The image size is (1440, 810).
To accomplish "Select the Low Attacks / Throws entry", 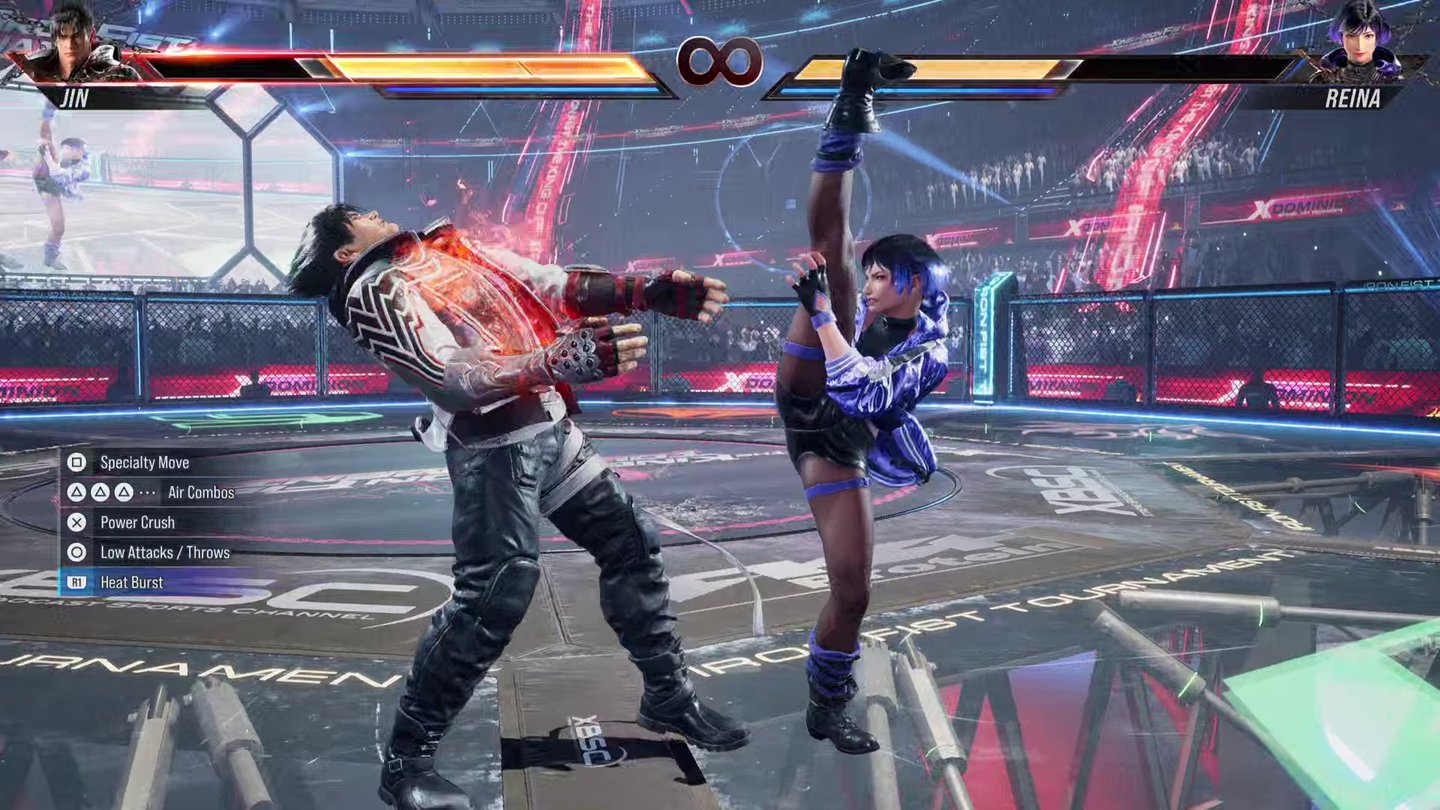I will 164,553.
